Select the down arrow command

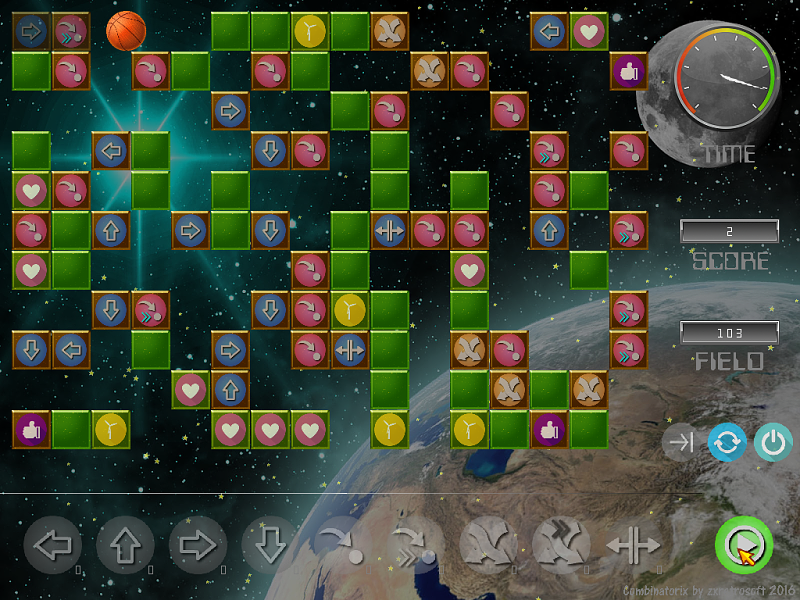tap(270, 546)
